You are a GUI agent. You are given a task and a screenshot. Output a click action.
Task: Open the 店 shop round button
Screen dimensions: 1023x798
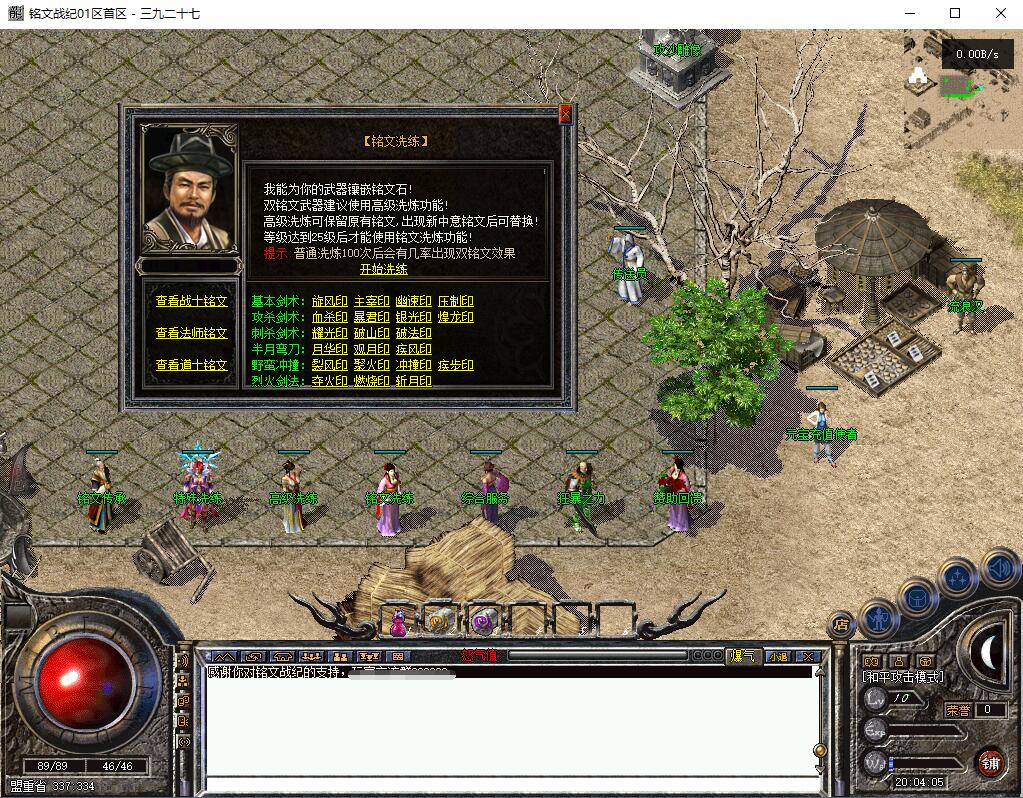(x=841, y=624)
